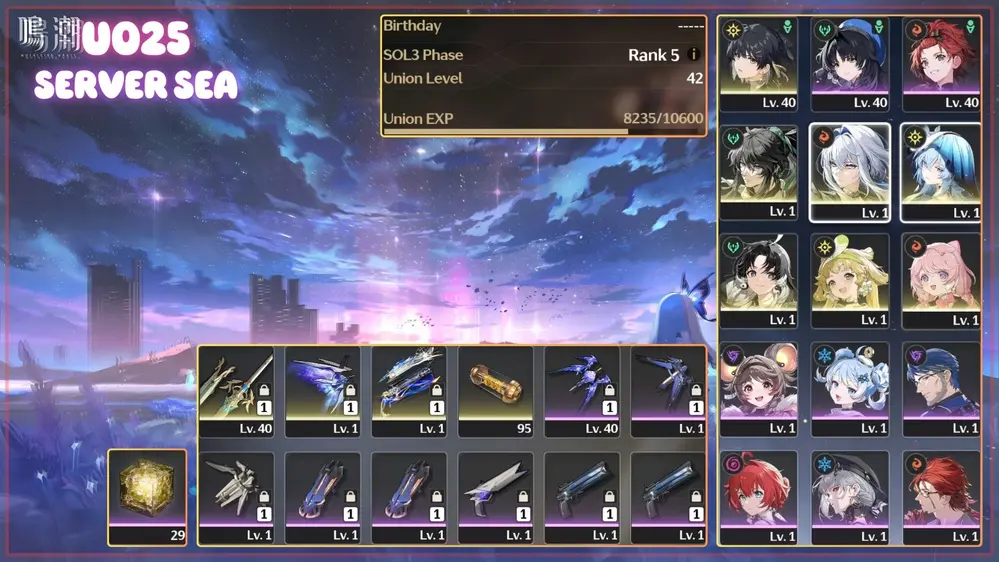Open the info icon beside Rank 5
The height and width of the screenshot is (562, 999).
(693, 55)
